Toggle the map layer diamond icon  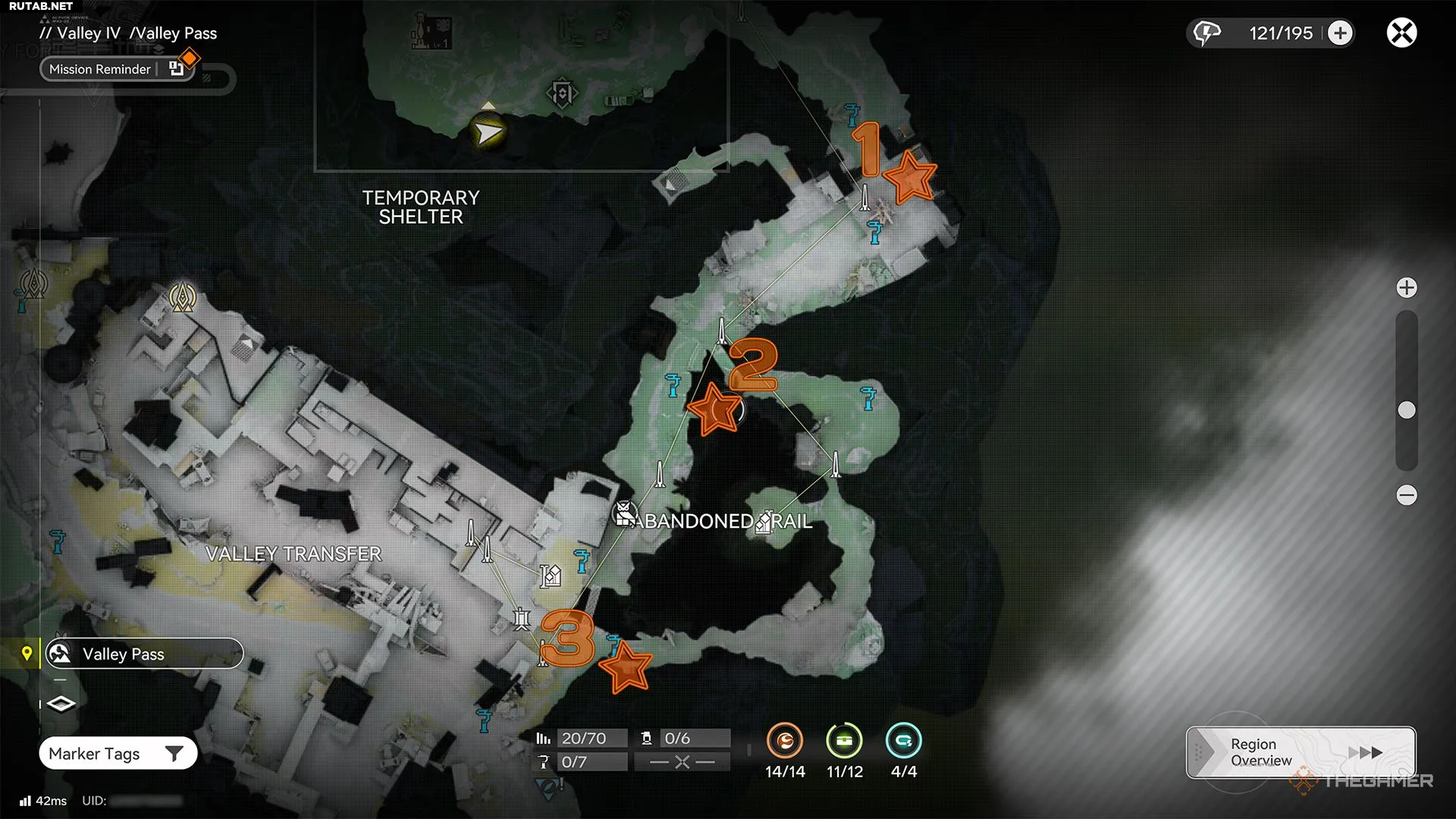point(61,704)
